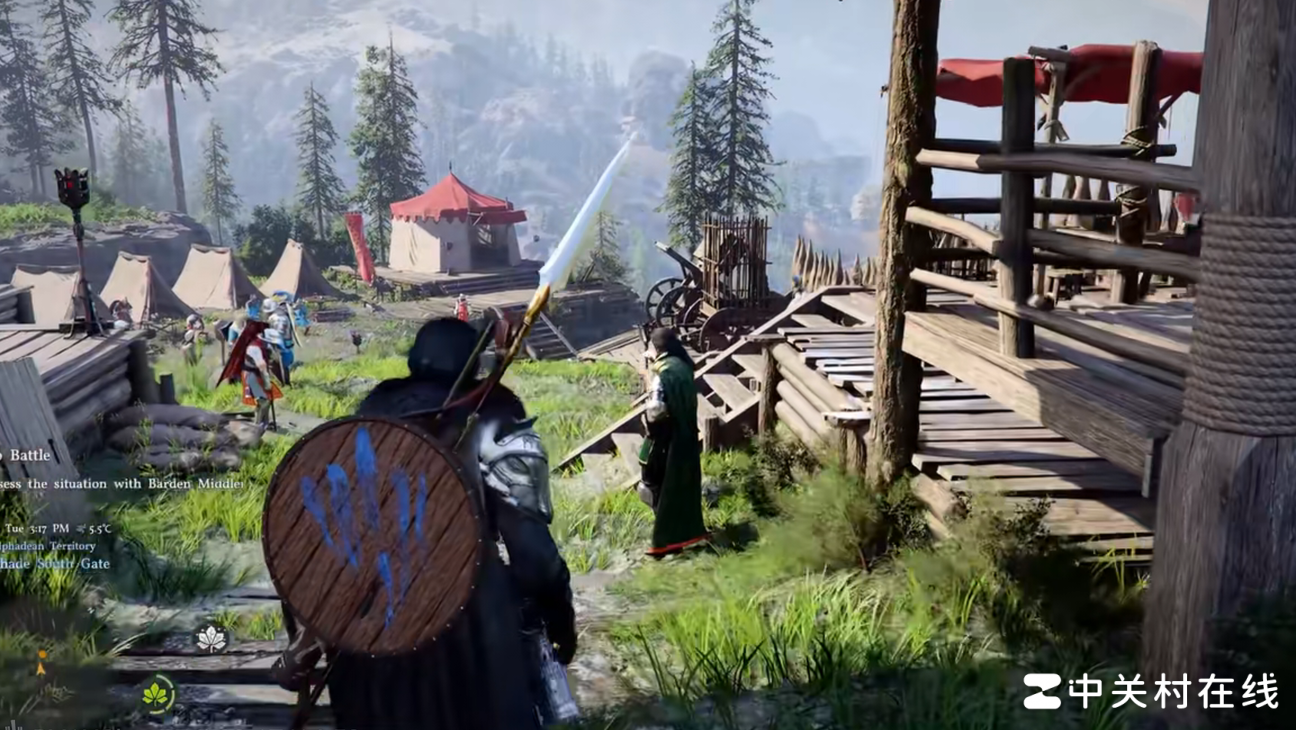The image size is (1296, 730).
Task: Open the Battle quest tracker title
Action: 28,455
